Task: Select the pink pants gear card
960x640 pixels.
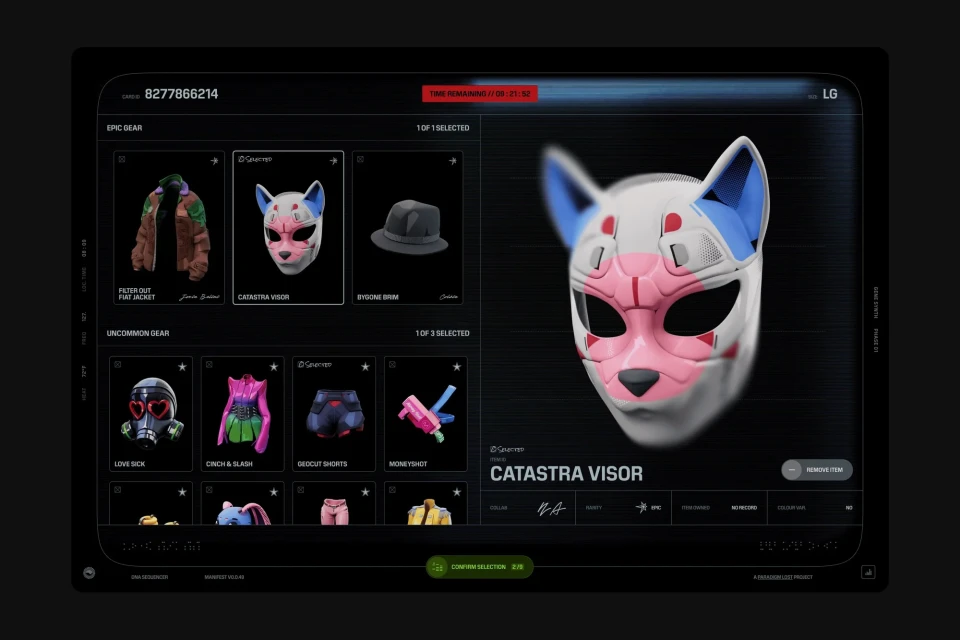Action: [334, 504]
